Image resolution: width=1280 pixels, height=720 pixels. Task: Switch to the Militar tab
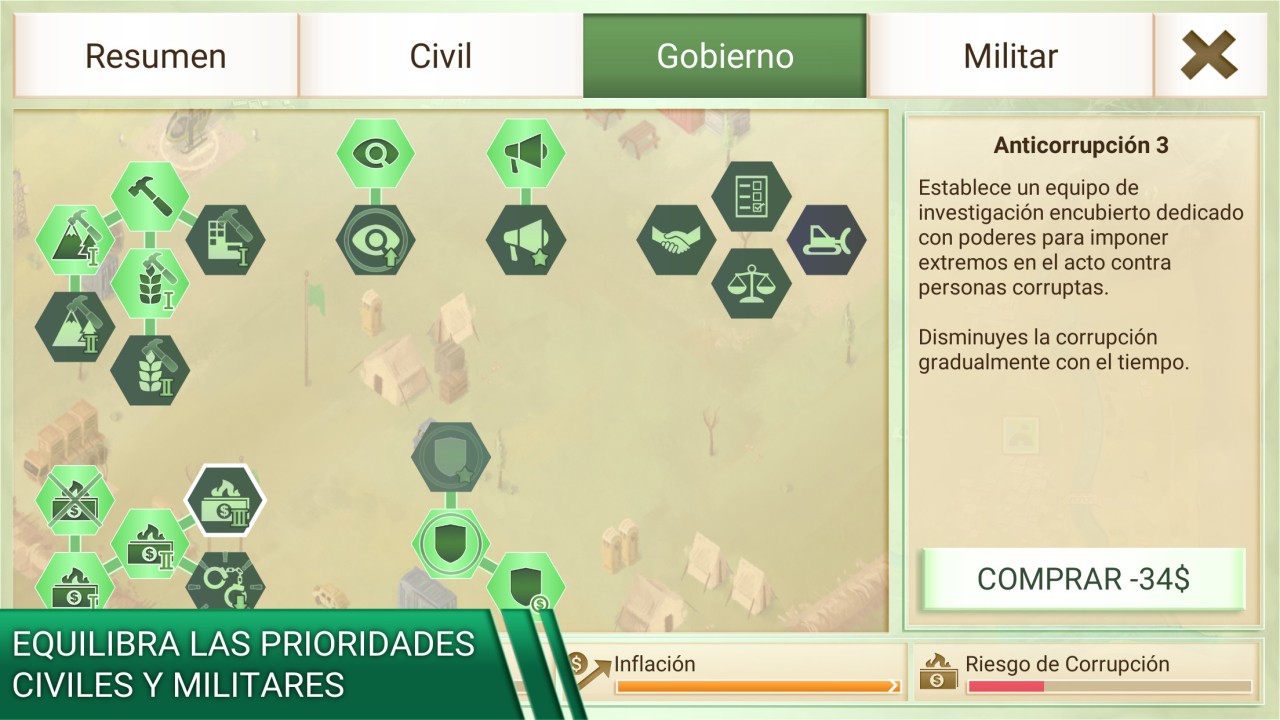1010,56
